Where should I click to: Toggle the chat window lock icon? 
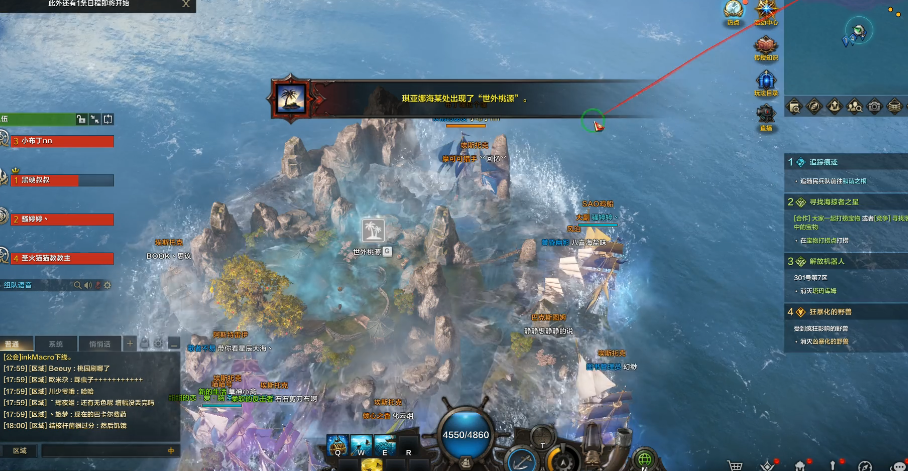(144, 343)
